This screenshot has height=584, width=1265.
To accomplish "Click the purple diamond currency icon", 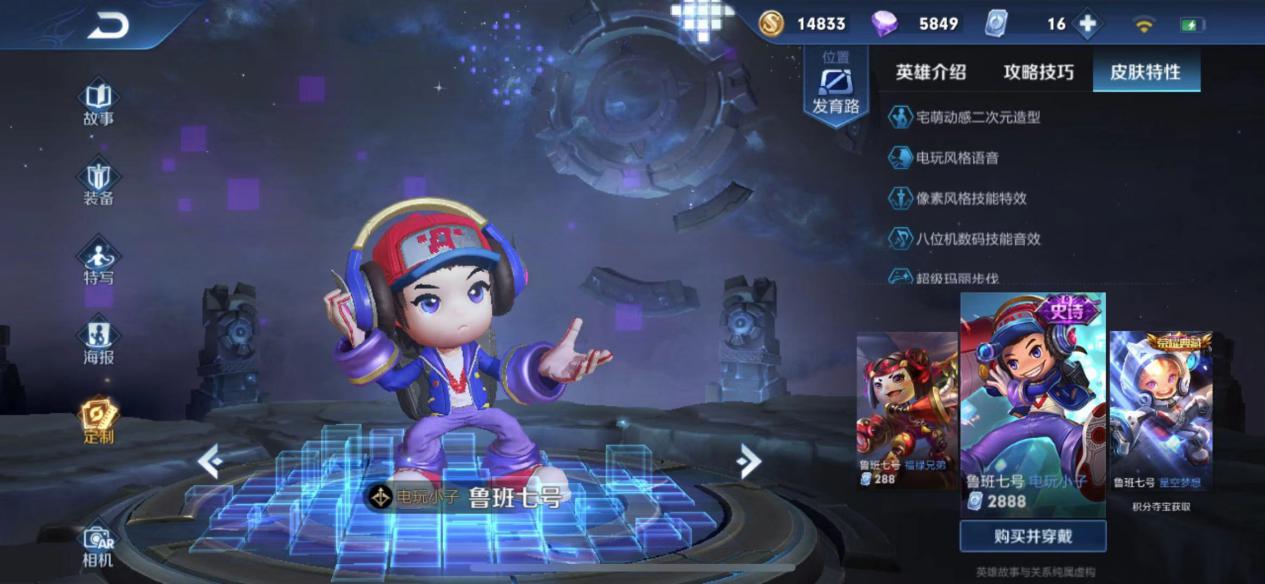I will tap(884, 24).
